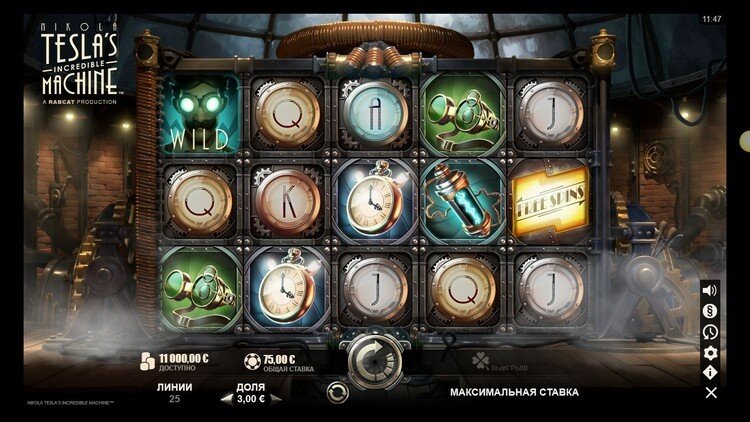This screenshot has height=422, width=750.
Task: Spin the reels with the round arrow button
Action: click(x=374, y=355)
